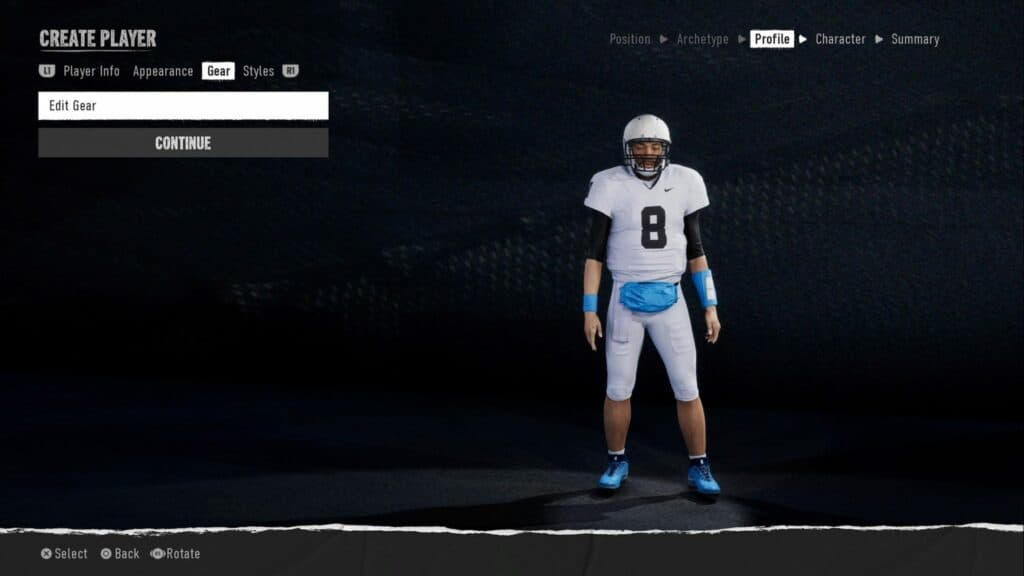Go to the Summary step
This screenshot has height=576, width=1024.
point(915,39)
